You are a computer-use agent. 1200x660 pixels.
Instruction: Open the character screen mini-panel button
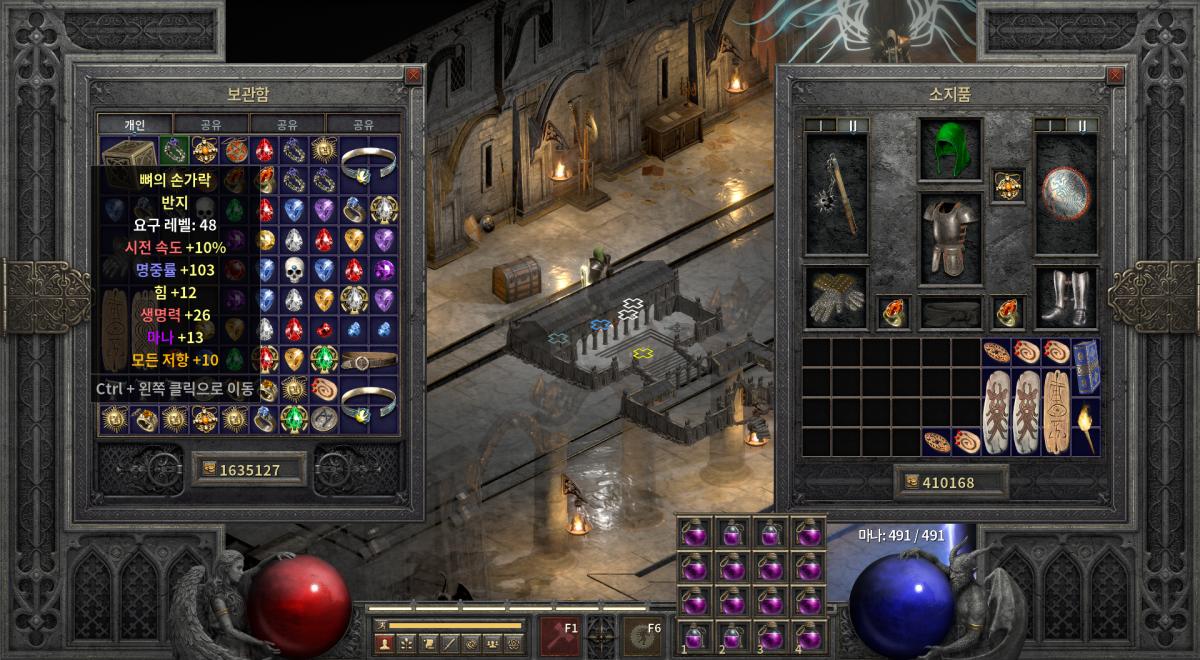384,643
